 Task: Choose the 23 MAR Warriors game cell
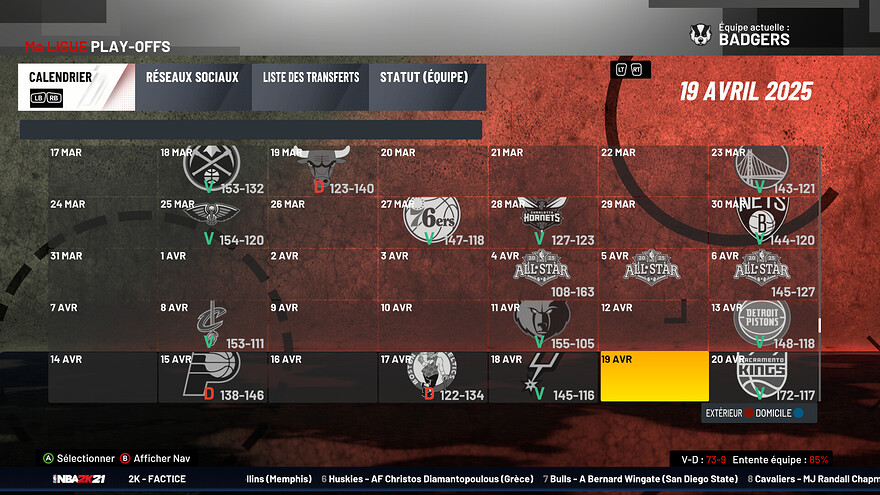pyautogui.click(x=764, y=170)
